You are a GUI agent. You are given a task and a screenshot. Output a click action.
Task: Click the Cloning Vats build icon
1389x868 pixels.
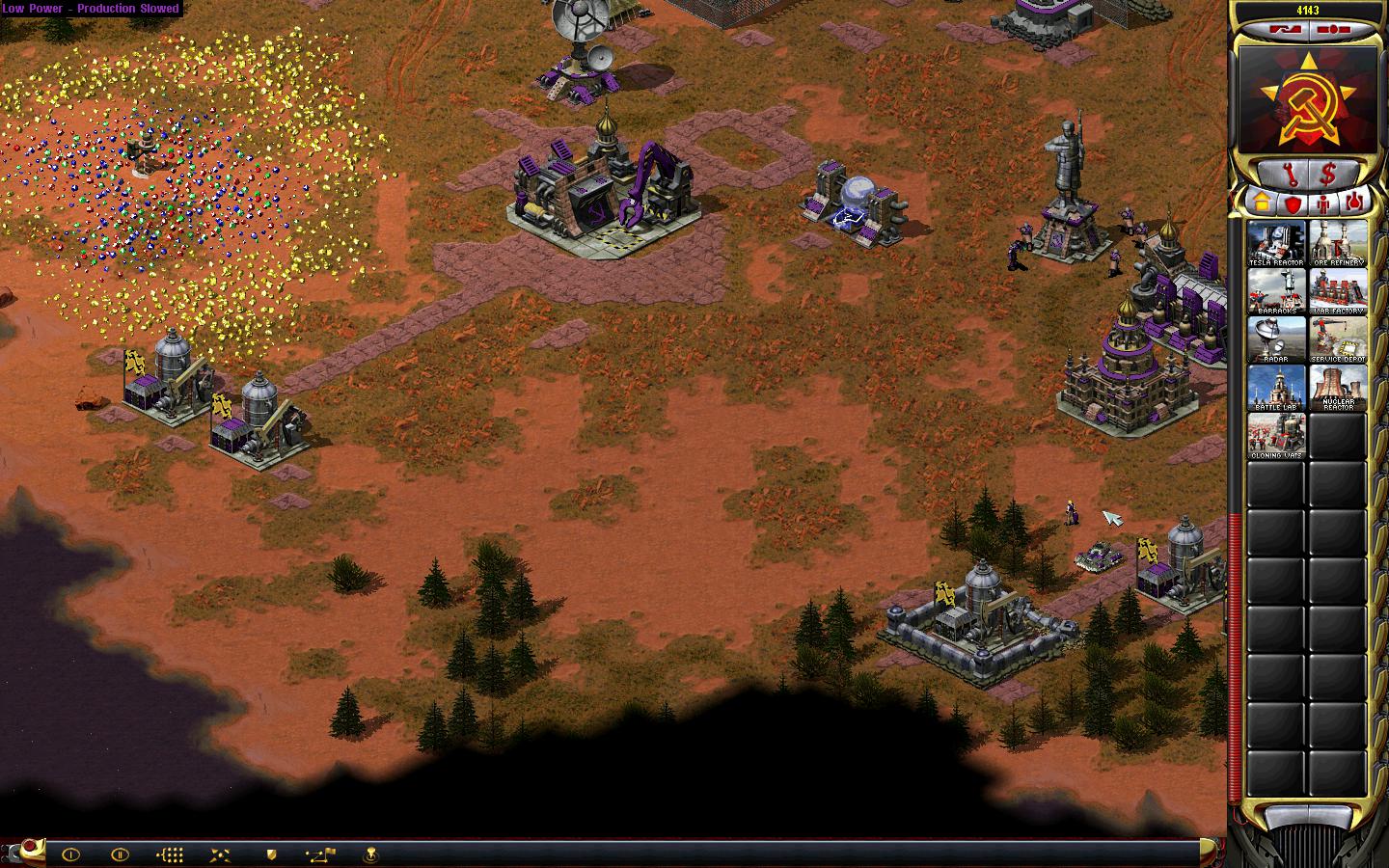1276,435
